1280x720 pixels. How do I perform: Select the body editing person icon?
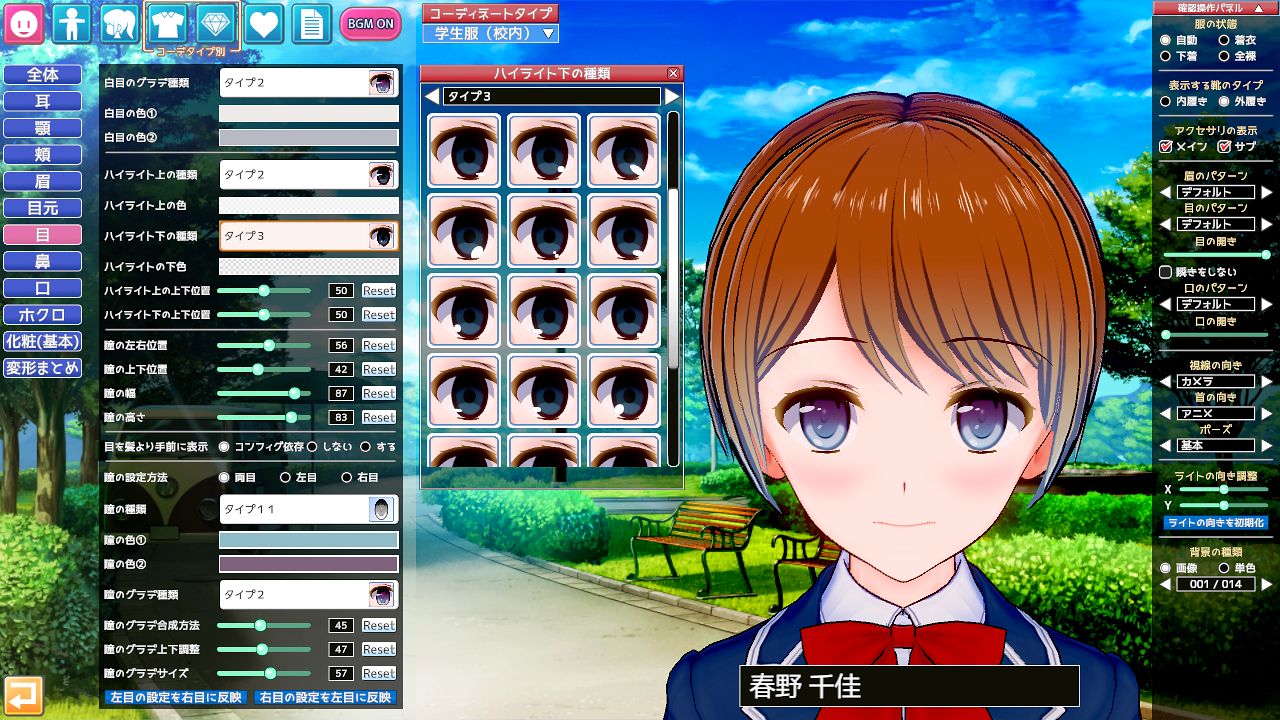pos(70,22)
